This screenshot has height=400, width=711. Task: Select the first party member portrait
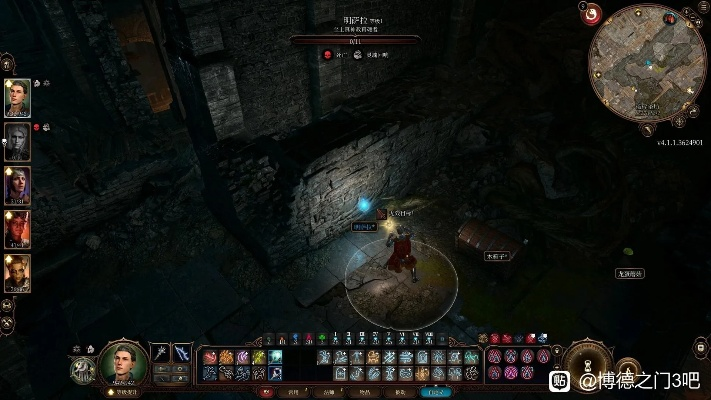coord(17,97)
